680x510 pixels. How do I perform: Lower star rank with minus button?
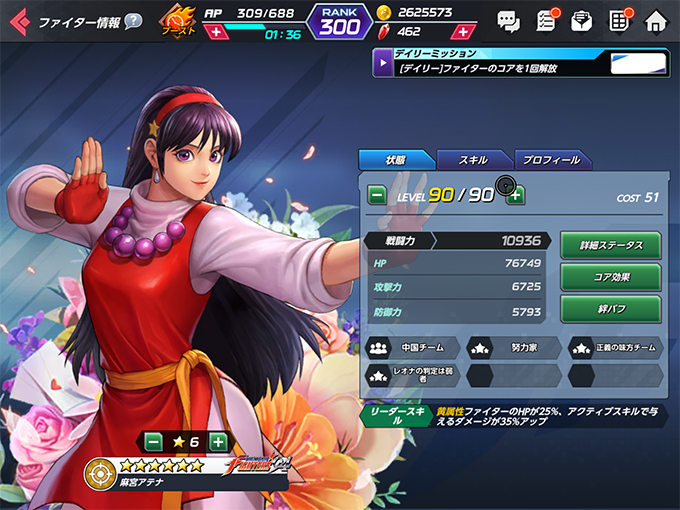pyautogui.click(x=152, y=441)
